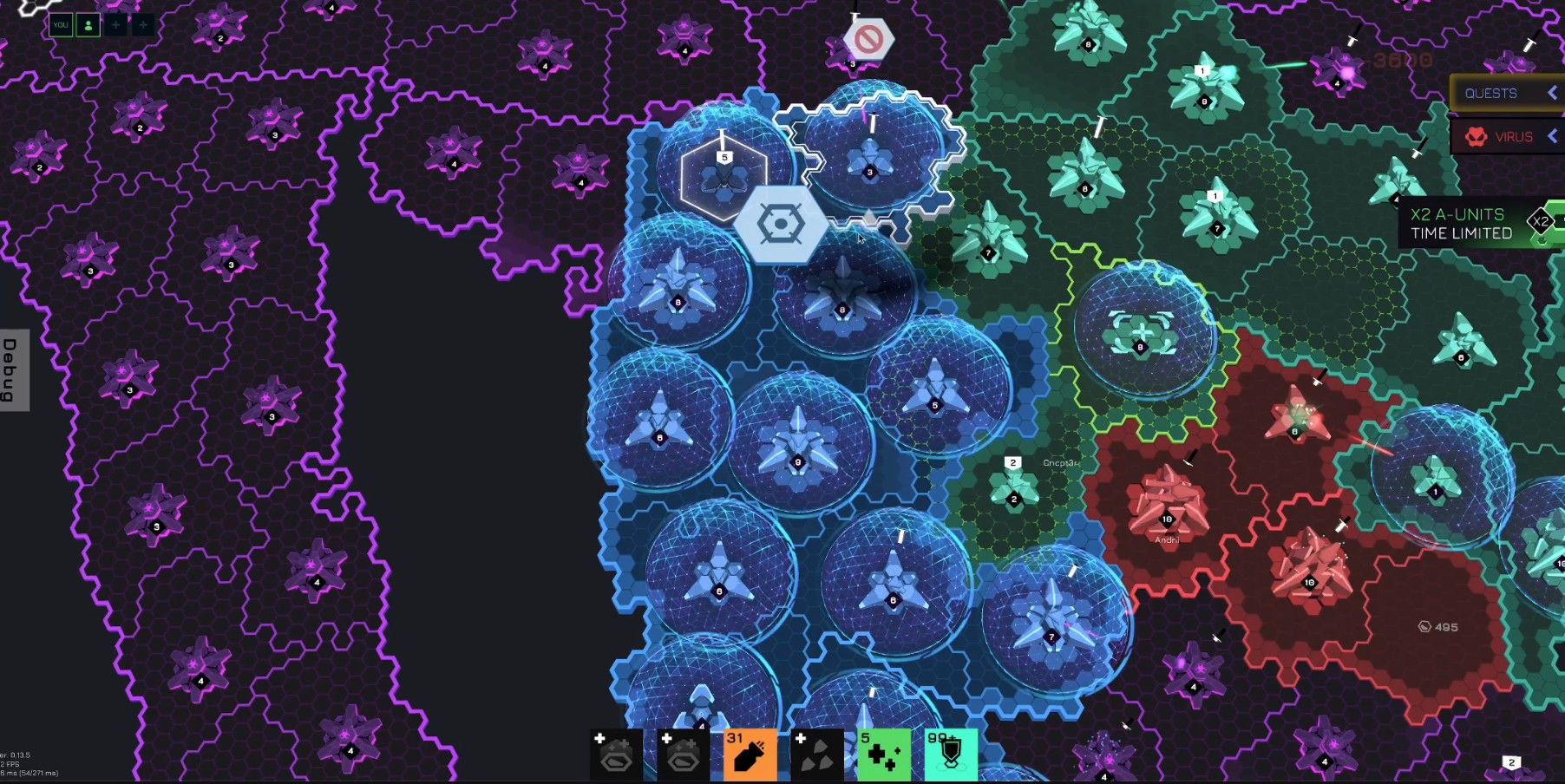Screen dimensions: 1565x784
Task: Toggle the green player avatar button
Action: point(87,24)
